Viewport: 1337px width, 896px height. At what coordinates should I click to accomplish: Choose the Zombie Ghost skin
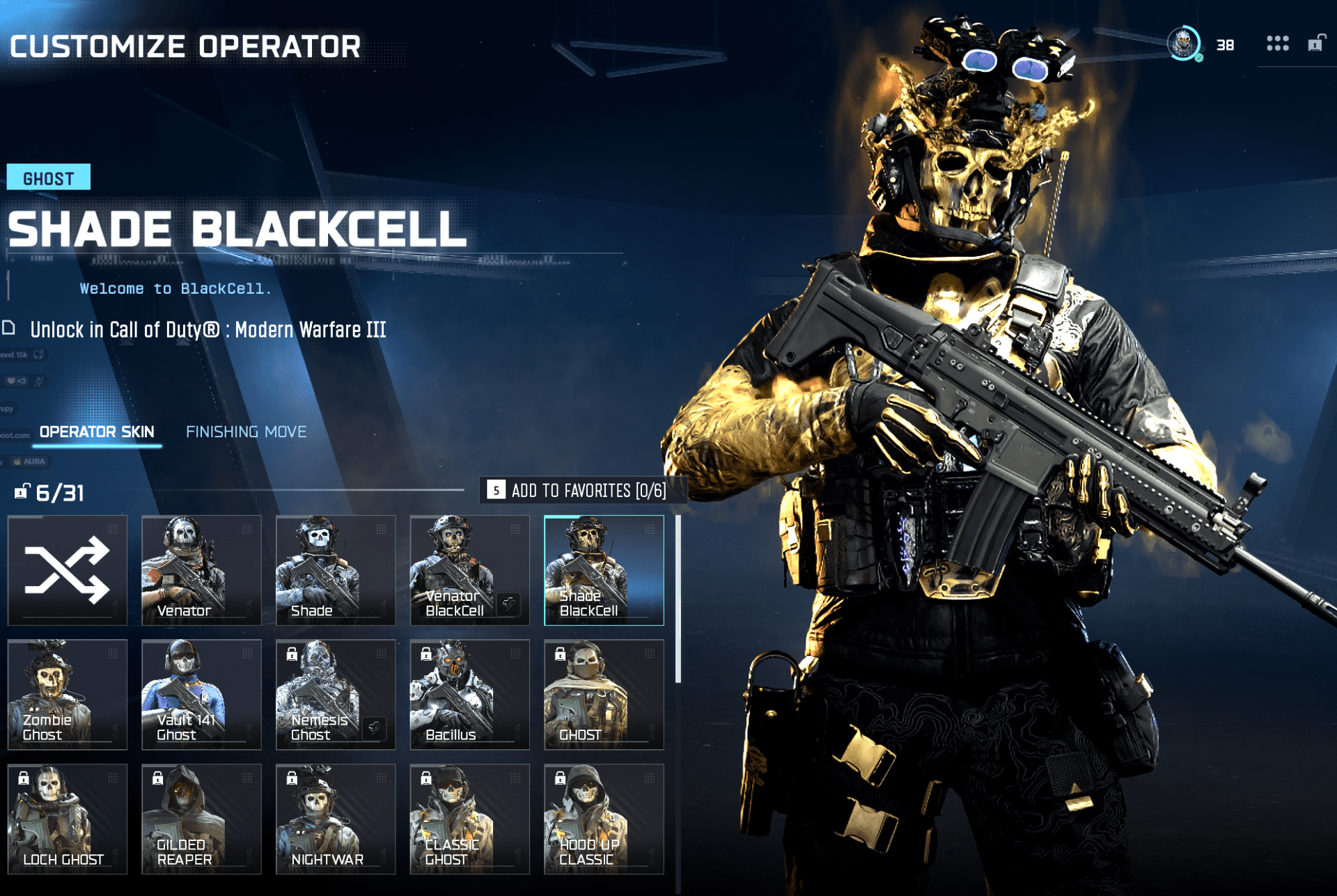[x=68, y=694]
